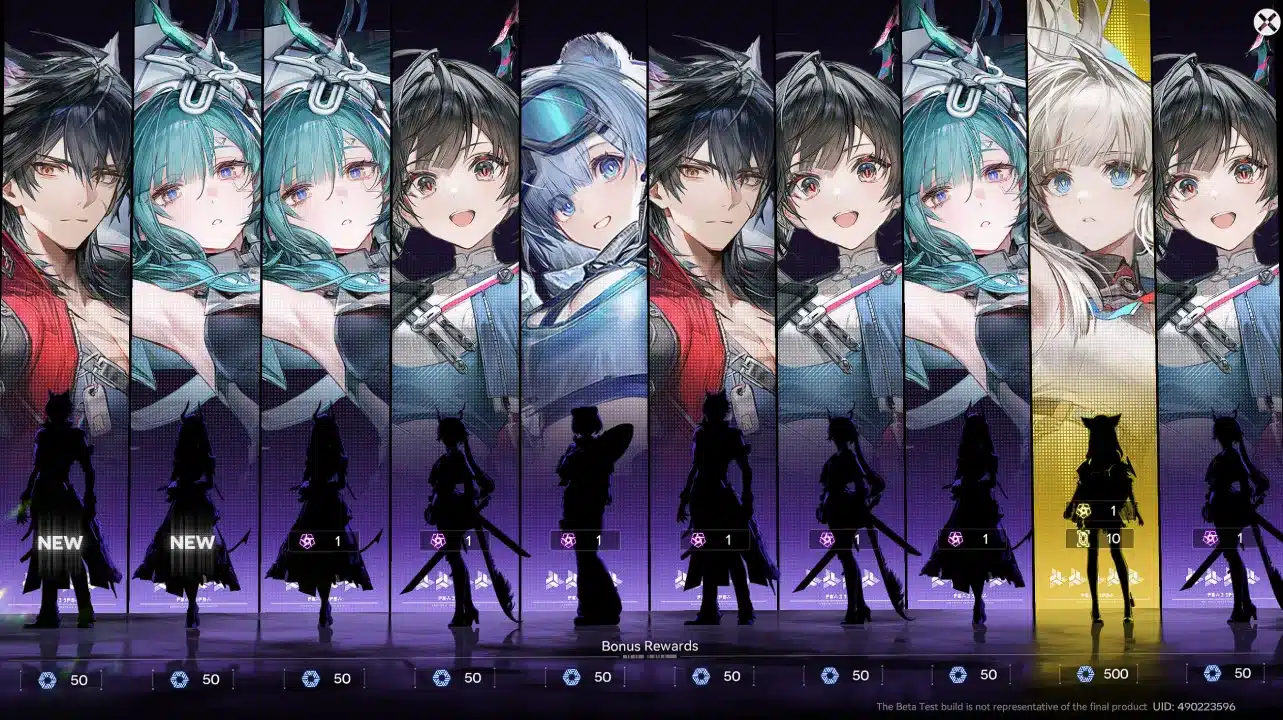Click the pink token icon beneath the dark-haired twin-tail card
This screenshot has width=1283, height=720.
tap(437, 538)
